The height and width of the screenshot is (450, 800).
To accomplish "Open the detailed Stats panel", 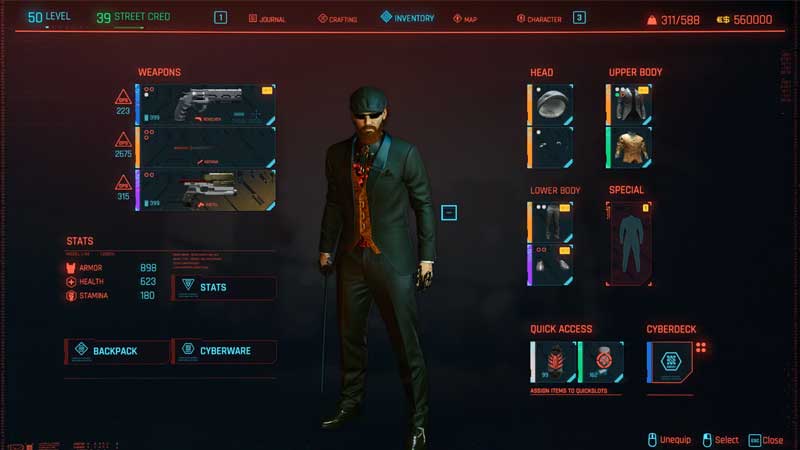I will pyautogui.click(x=224, y=288).
